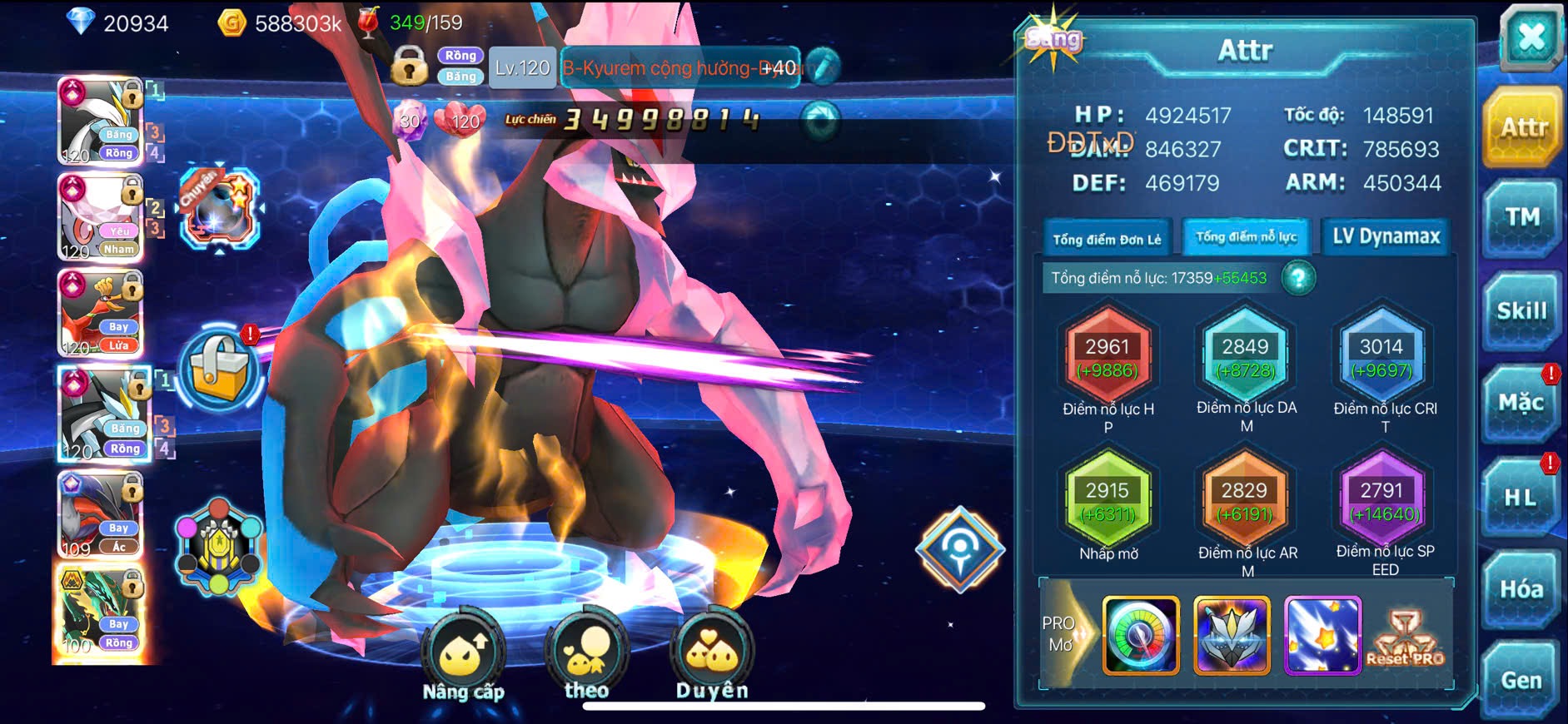Show the Tổng điểm Đơn Lẻ tab
The image size is (1568, 724).
(x=1107, y=239)
